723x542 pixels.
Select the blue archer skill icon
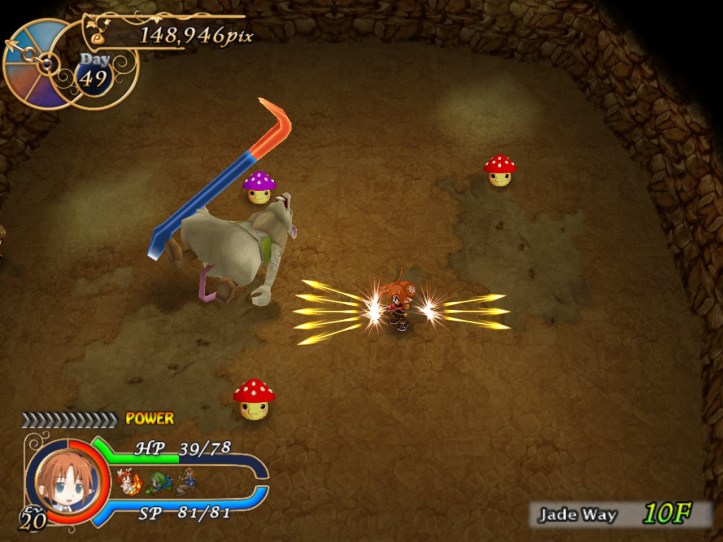185,484
